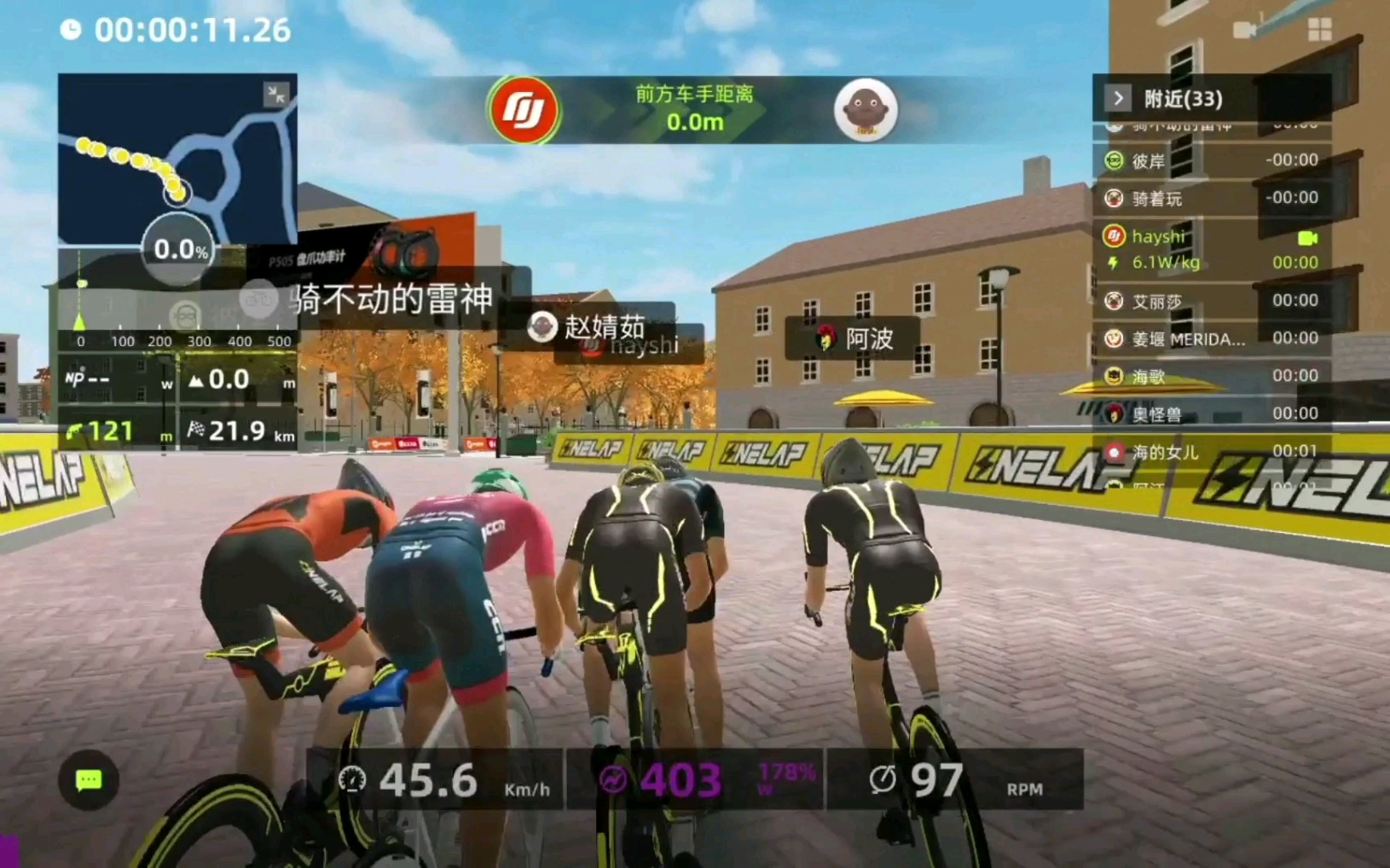Select the hayshi row in the rider list
1390x868 pixels.
pos(1211,248)
